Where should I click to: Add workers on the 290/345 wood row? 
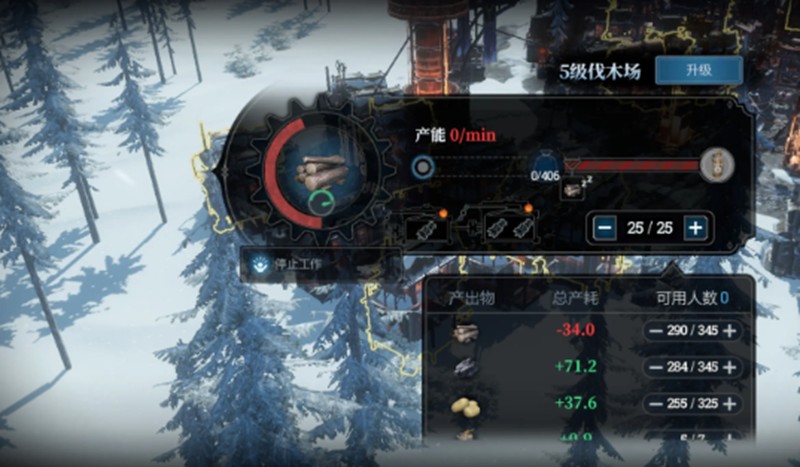click(x=731, y=331)
